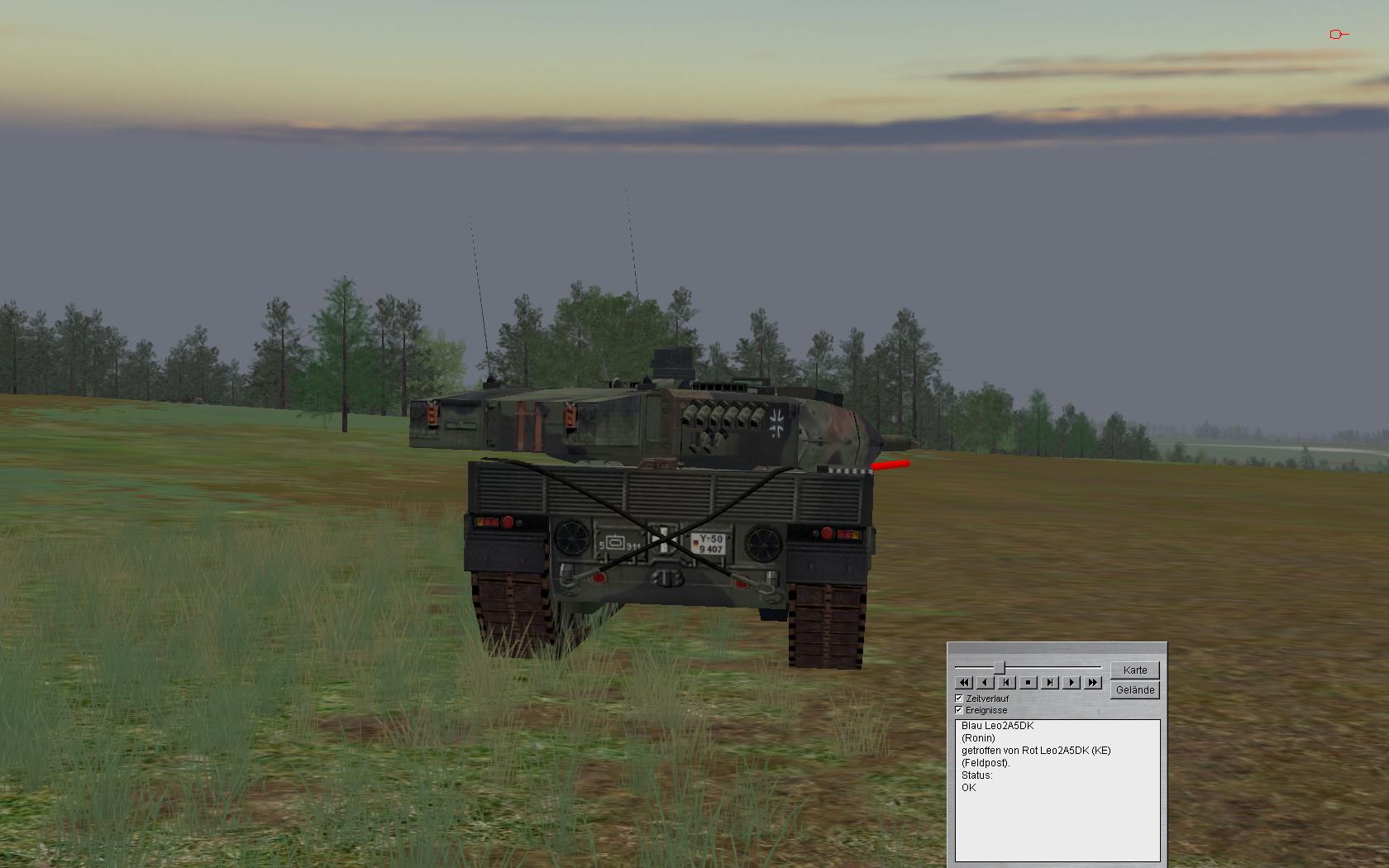
Task: Click the replay timeline slider handle
Action: (1000, 667)
